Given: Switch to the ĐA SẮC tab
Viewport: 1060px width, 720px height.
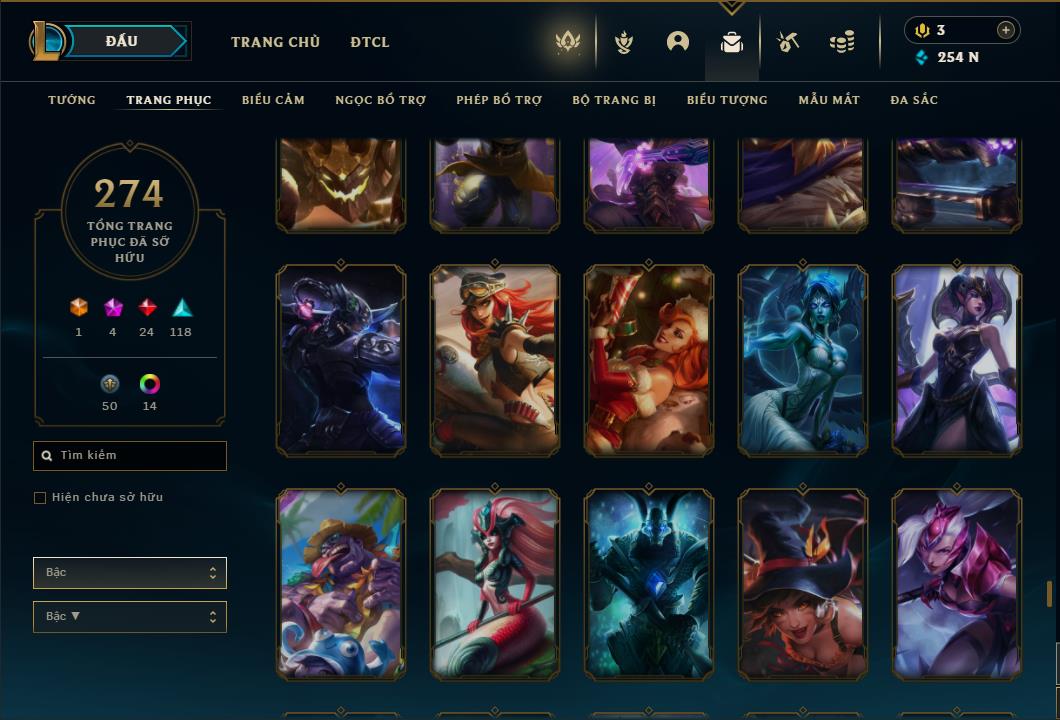Looking at the screenshot, I should pyautogui.click(x=914, y=100).
